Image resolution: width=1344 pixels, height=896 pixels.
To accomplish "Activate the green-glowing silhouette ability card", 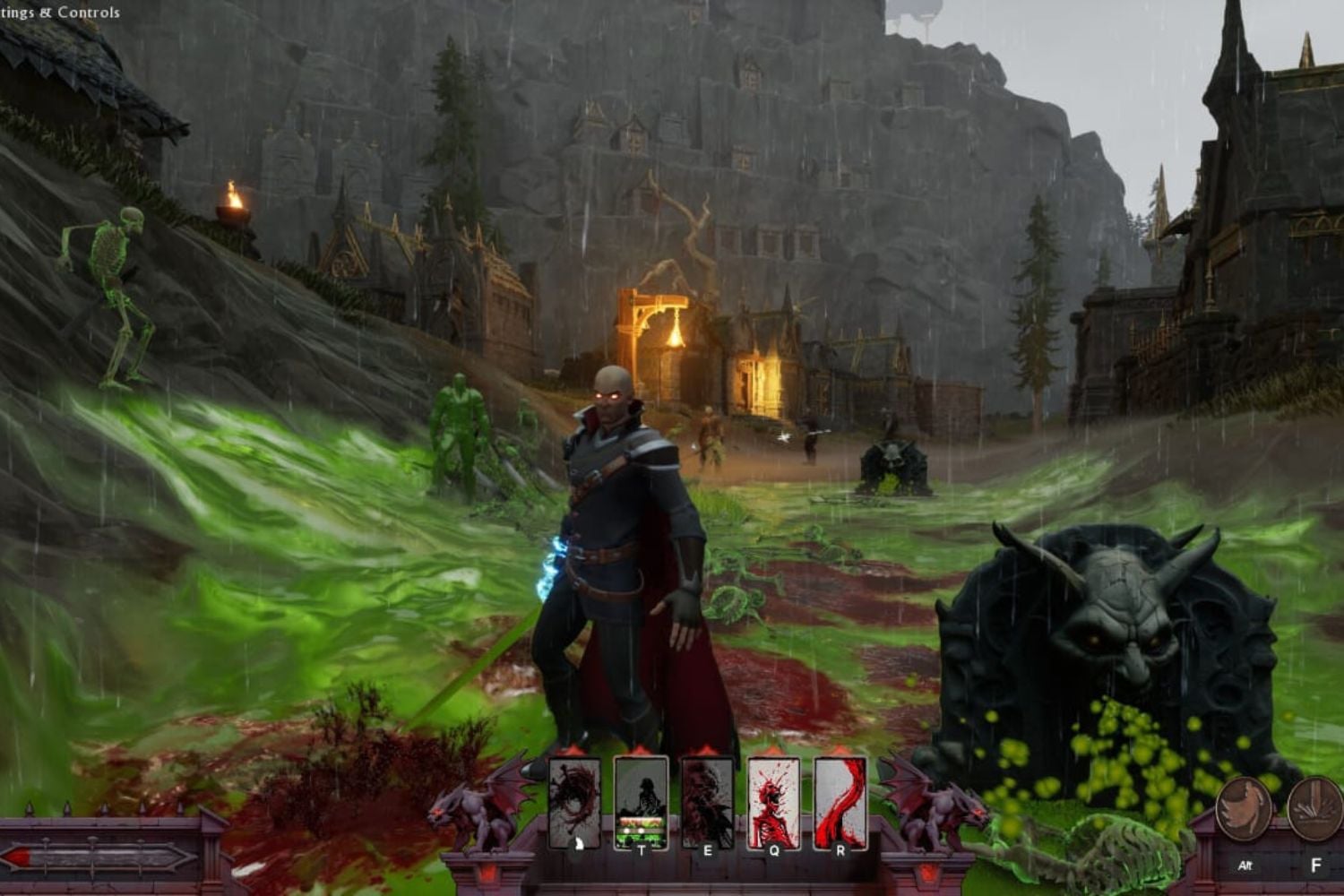I will [x=641, y=803].
